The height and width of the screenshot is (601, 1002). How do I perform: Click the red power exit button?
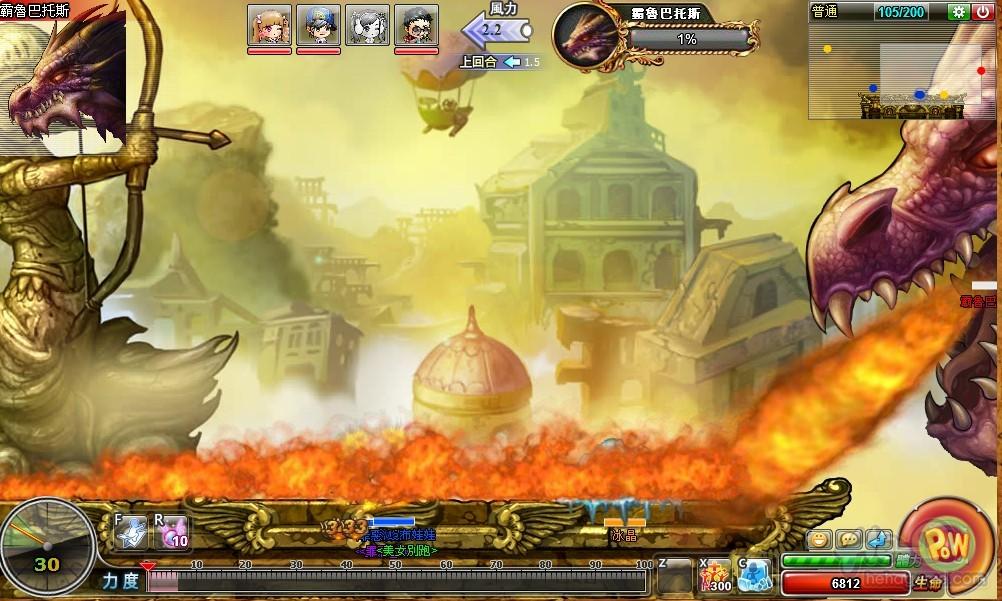pyautogui.click(x=982, y=12)
